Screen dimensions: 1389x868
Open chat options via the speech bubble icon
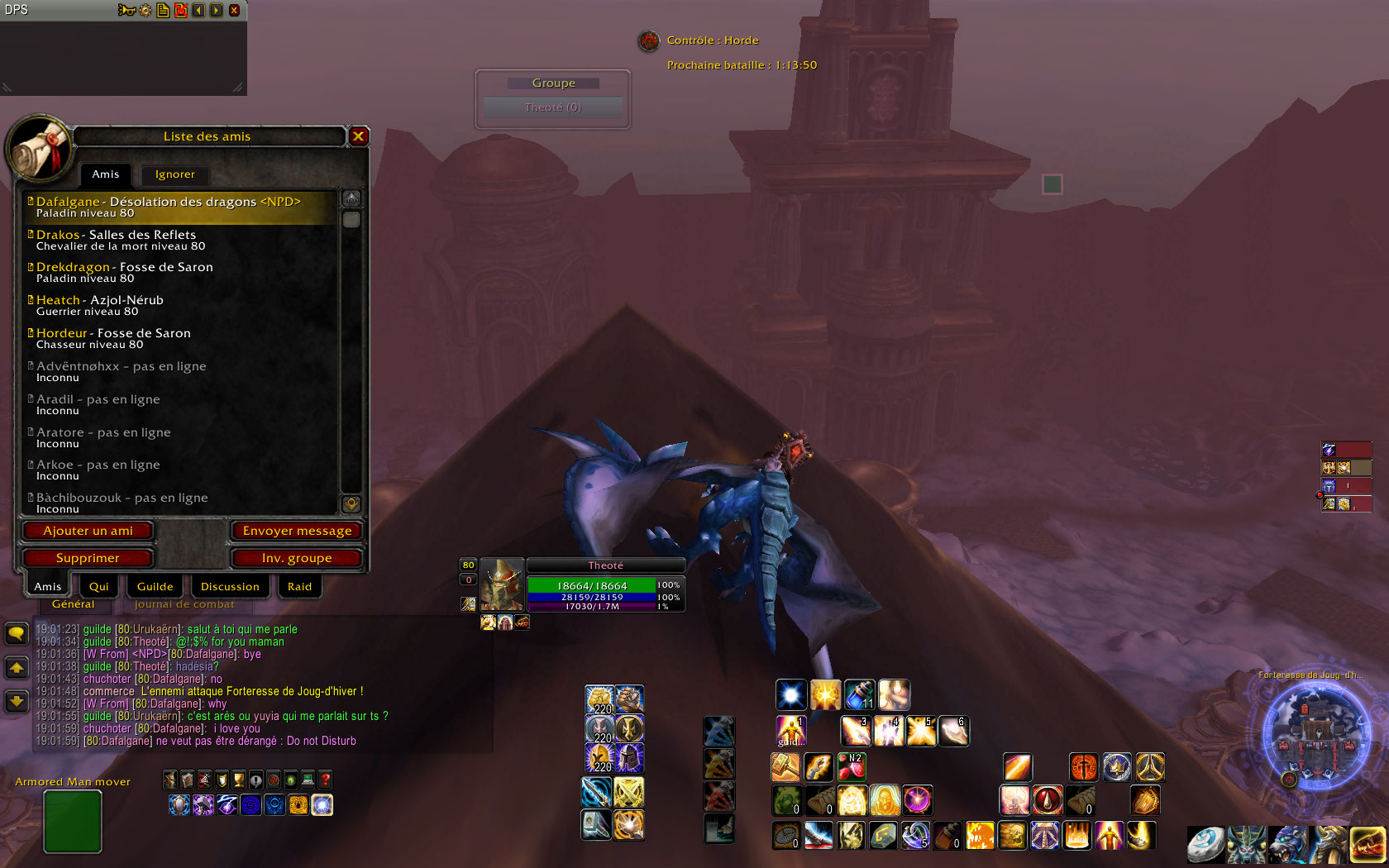[17, 632]
